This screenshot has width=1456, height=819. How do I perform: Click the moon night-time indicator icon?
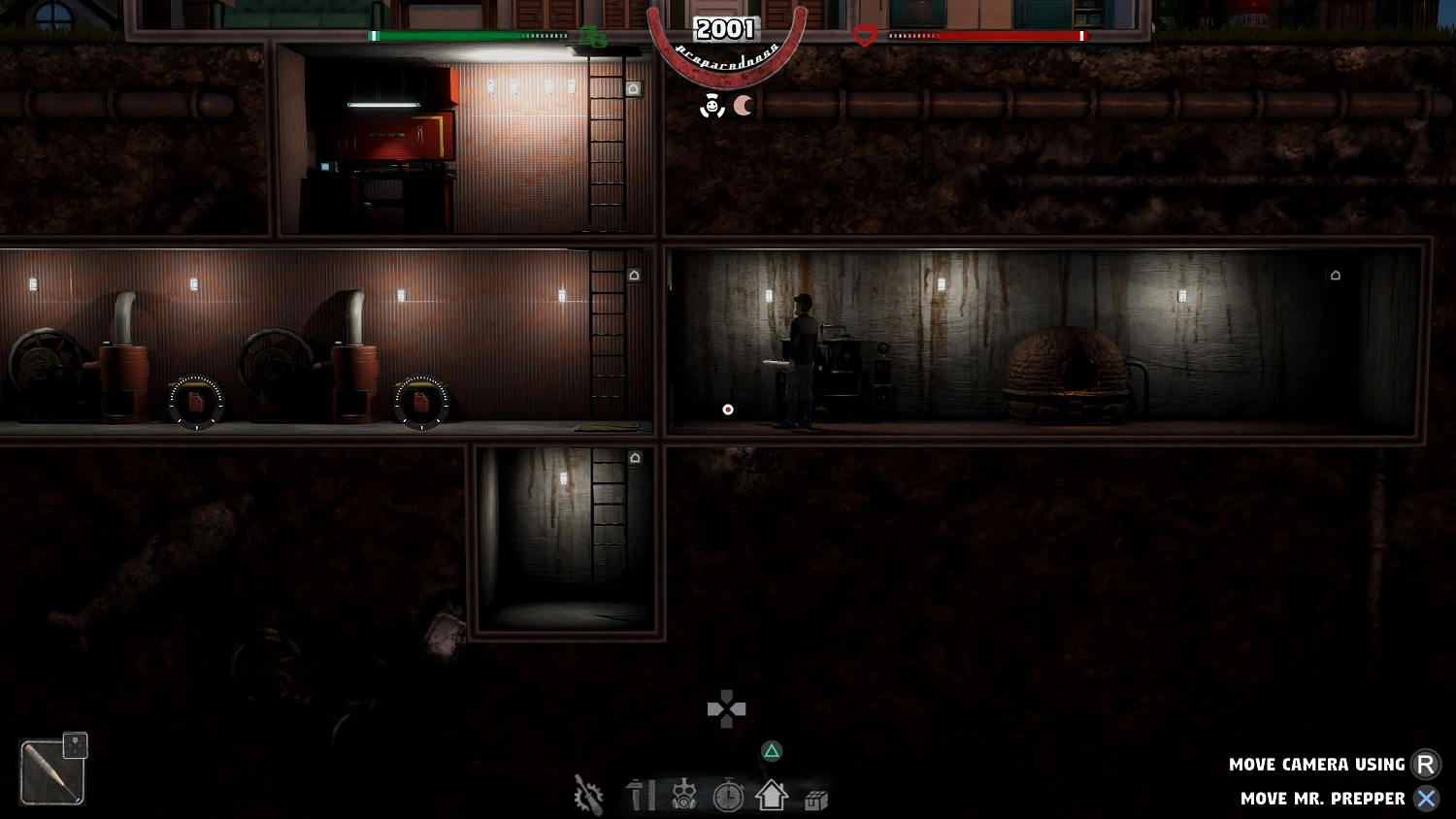tap(745, 106)
